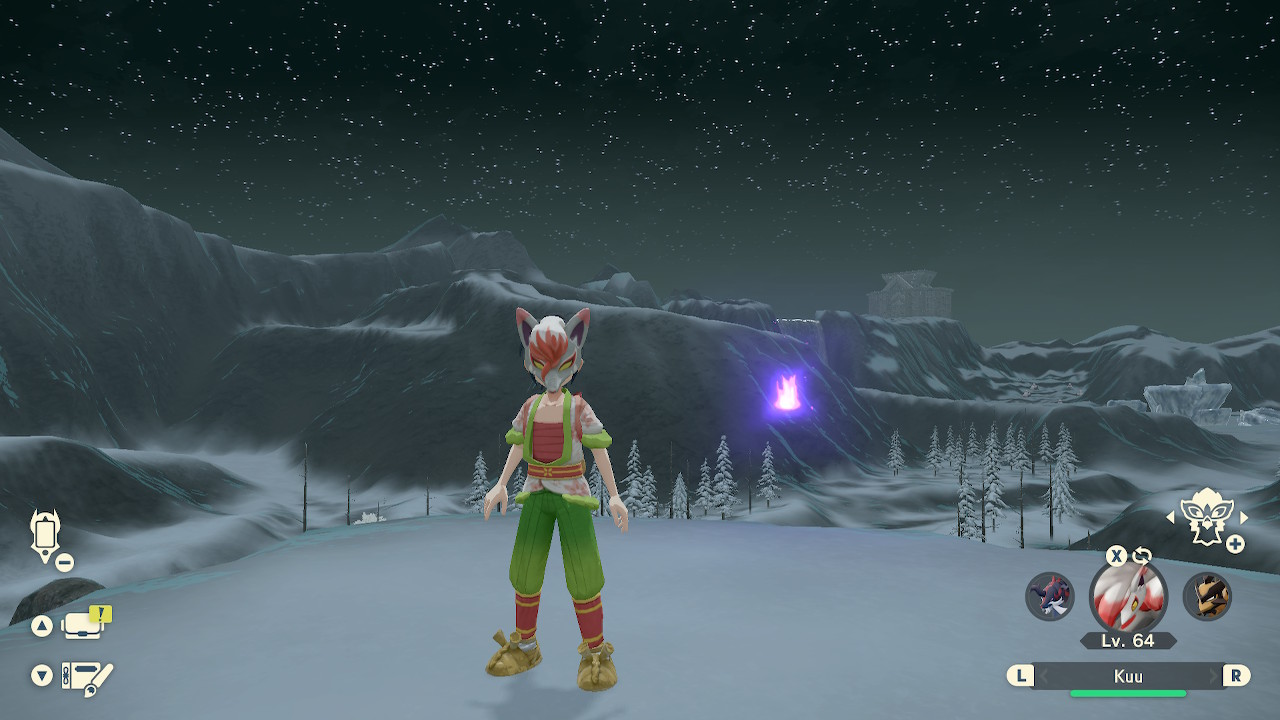The height and width of the screenshot is (720, 1280).
Task: Select the Level 64 Zoroark portrait
Action: pos(1128,597)
